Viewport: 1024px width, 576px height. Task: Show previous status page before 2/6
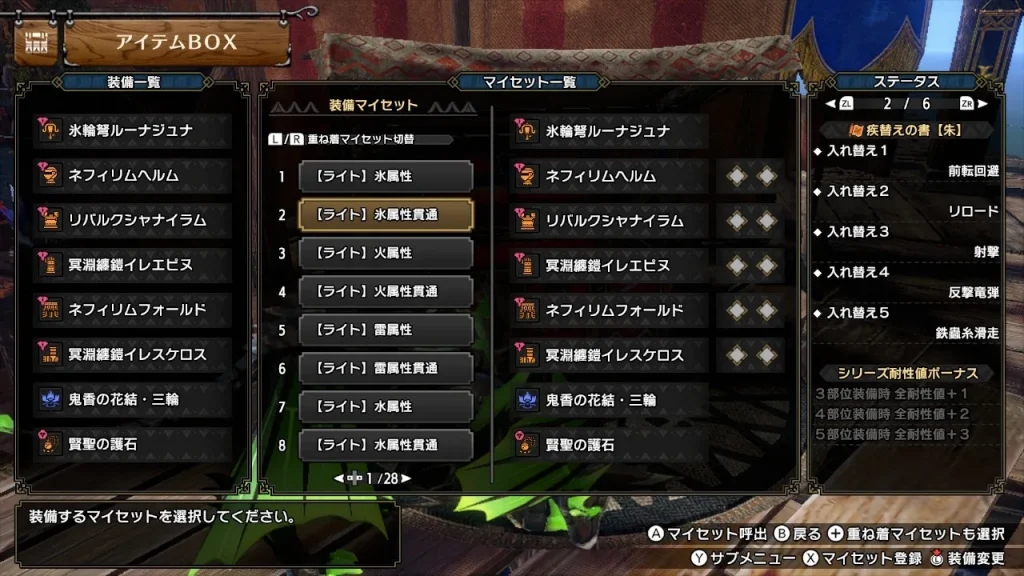(x=829, y=103)
